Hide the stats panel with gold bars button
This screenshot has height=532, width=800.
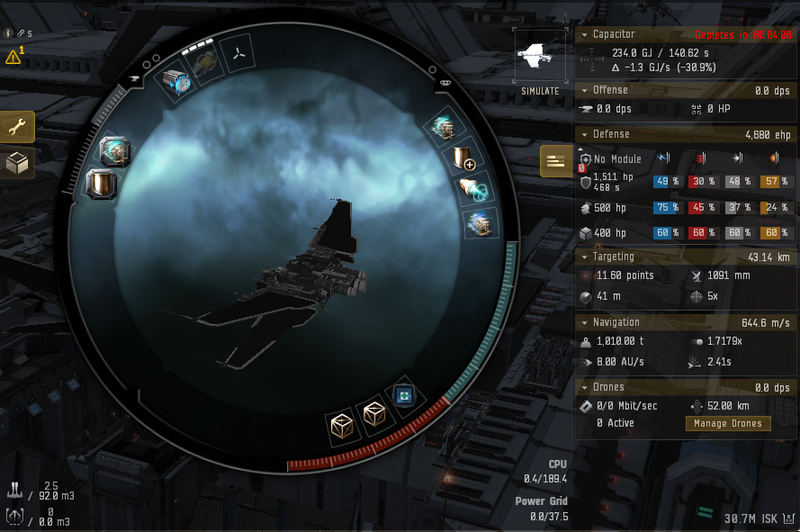[556, 160]
